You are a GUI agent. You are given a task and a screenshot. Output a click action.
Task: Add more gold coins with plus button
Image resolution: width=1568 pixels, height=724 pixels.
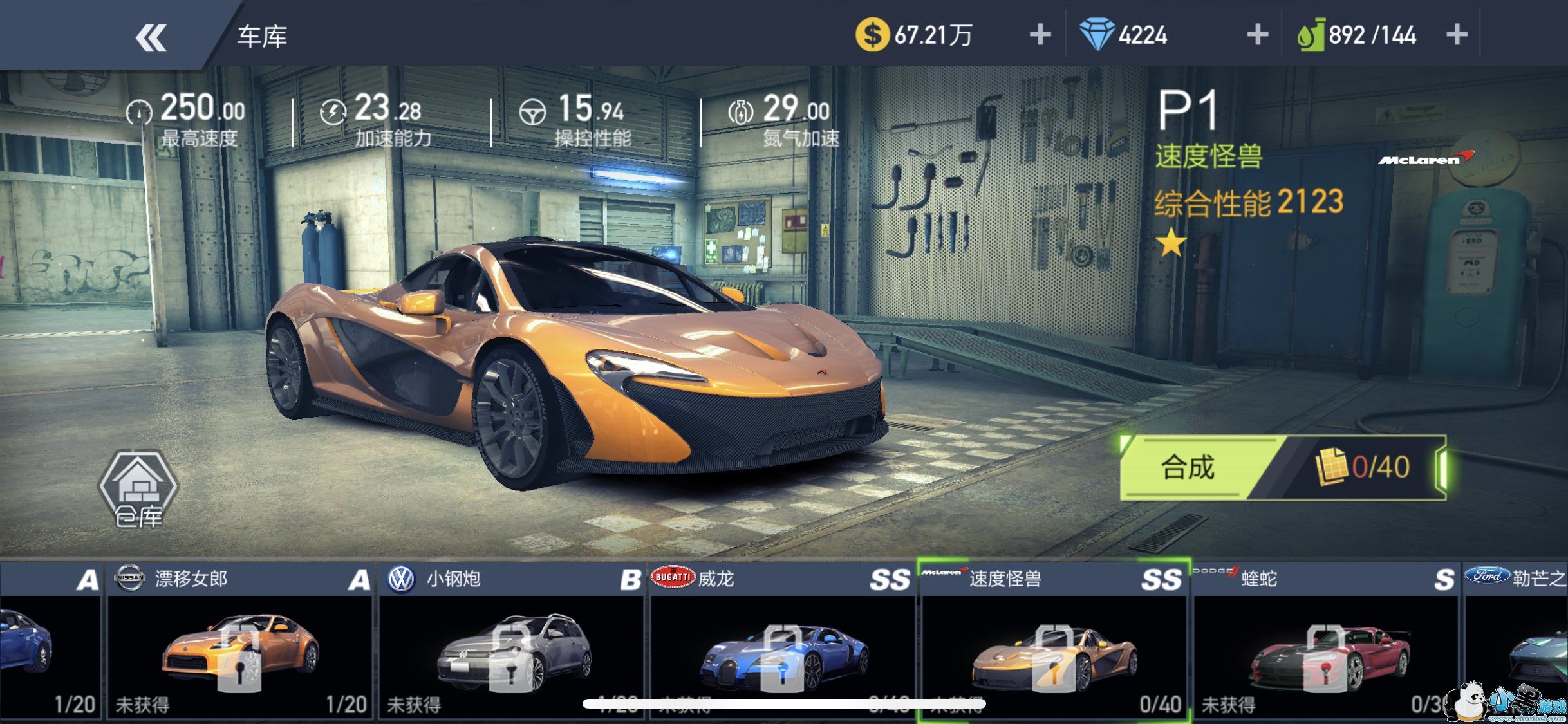pos(1040,35)
